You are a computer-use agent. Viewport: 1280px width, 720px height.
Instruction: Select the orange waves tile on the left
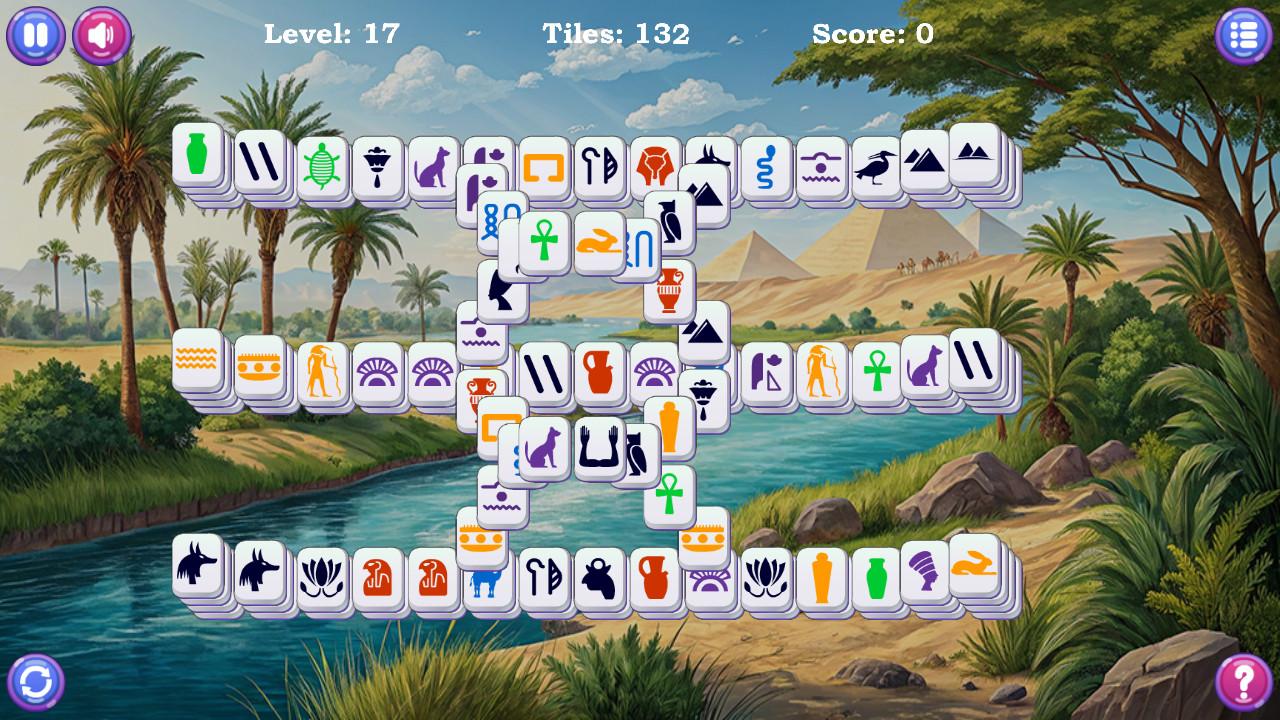pyautogui.click(x=197, y=372)
